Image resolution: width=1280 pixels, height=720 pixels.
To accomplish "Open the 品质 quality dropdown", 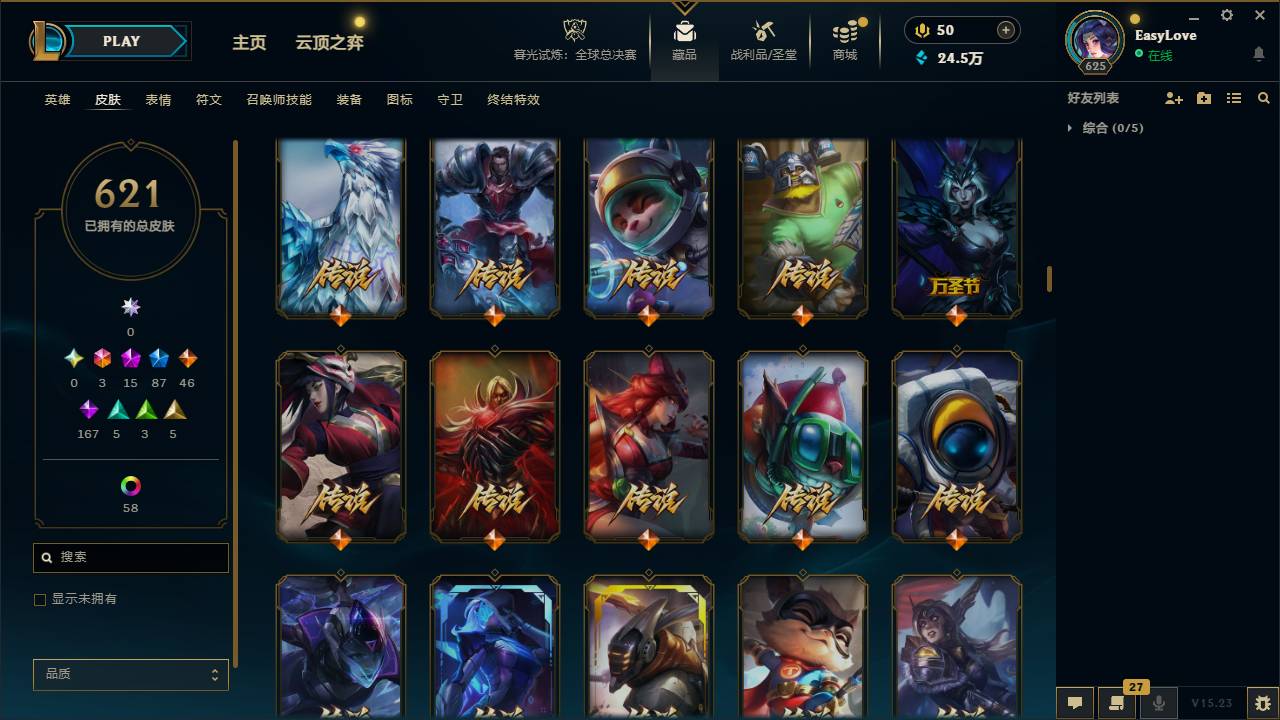I will coord(130,674).
